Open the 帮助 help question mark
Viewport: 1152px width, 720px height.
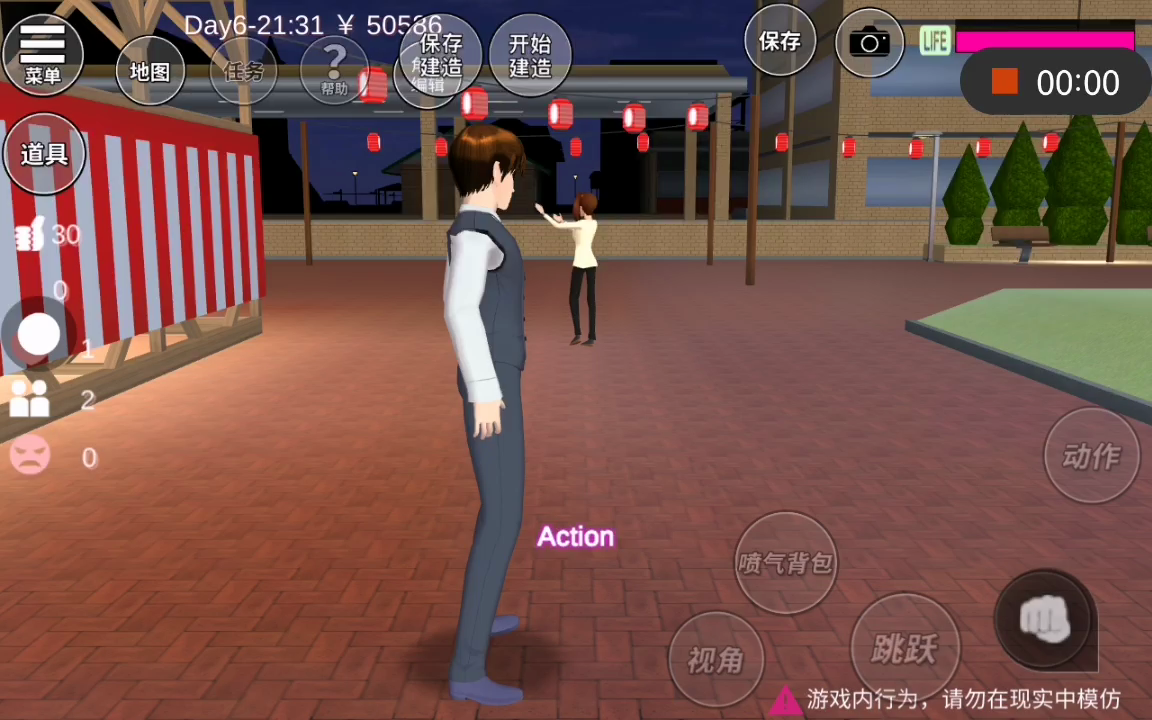coord(334,69)
